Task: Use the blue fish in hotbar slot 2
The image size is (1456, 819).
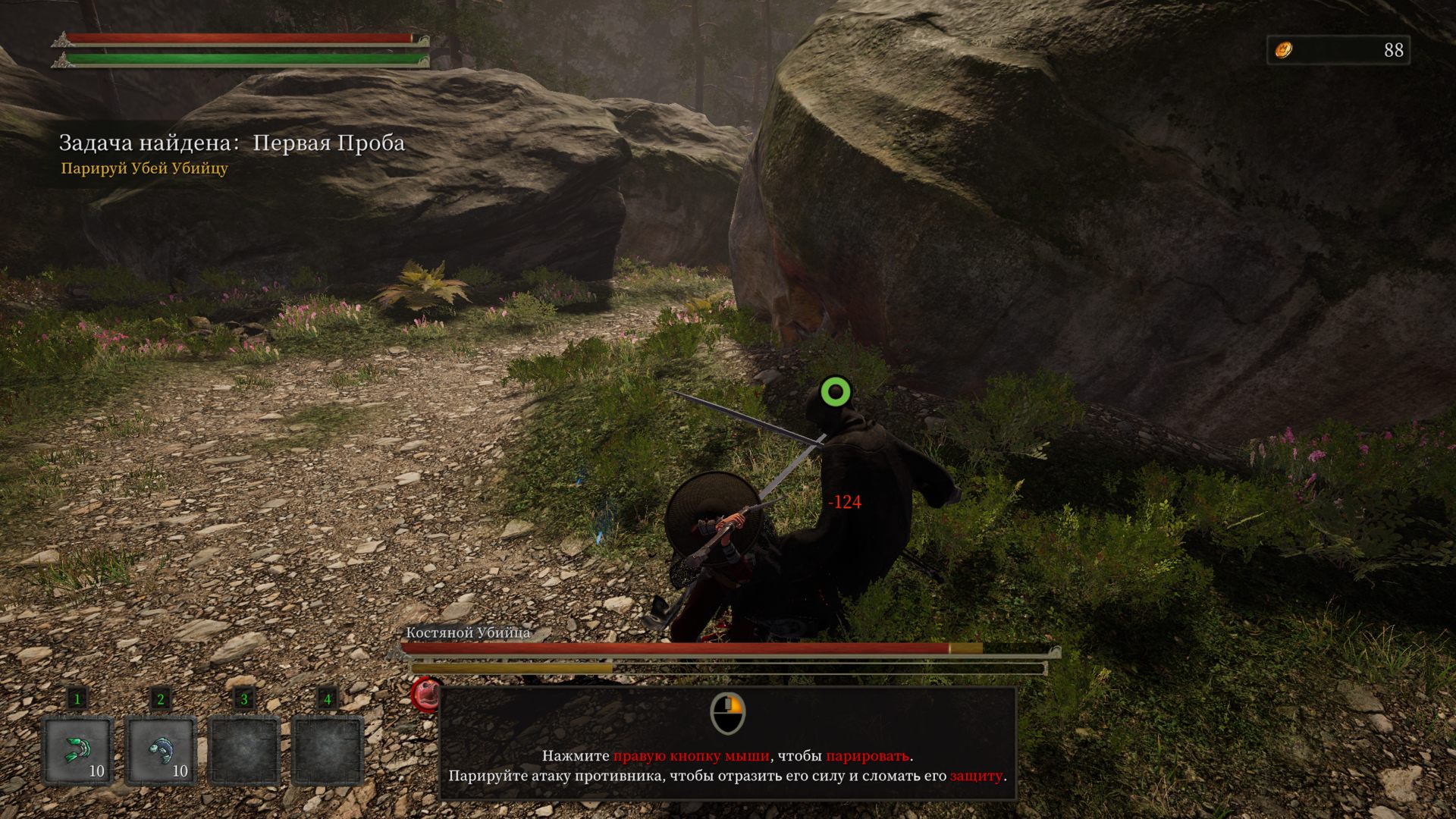Action: tap(161, 750)
